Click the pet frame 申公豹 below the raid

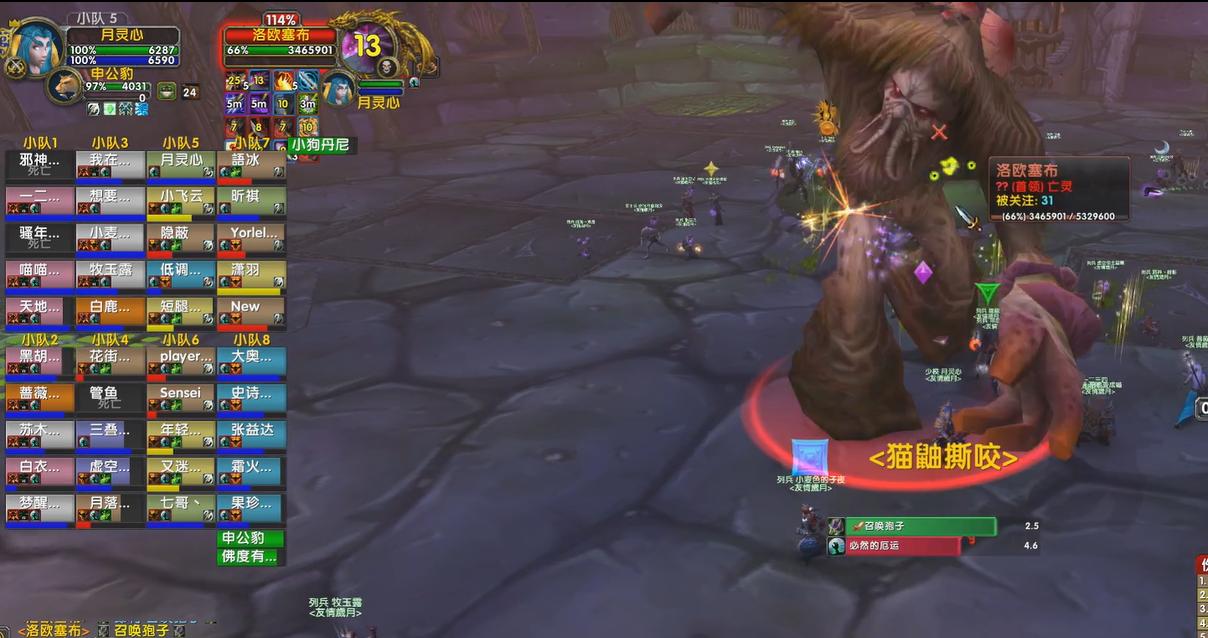(251, 538)
